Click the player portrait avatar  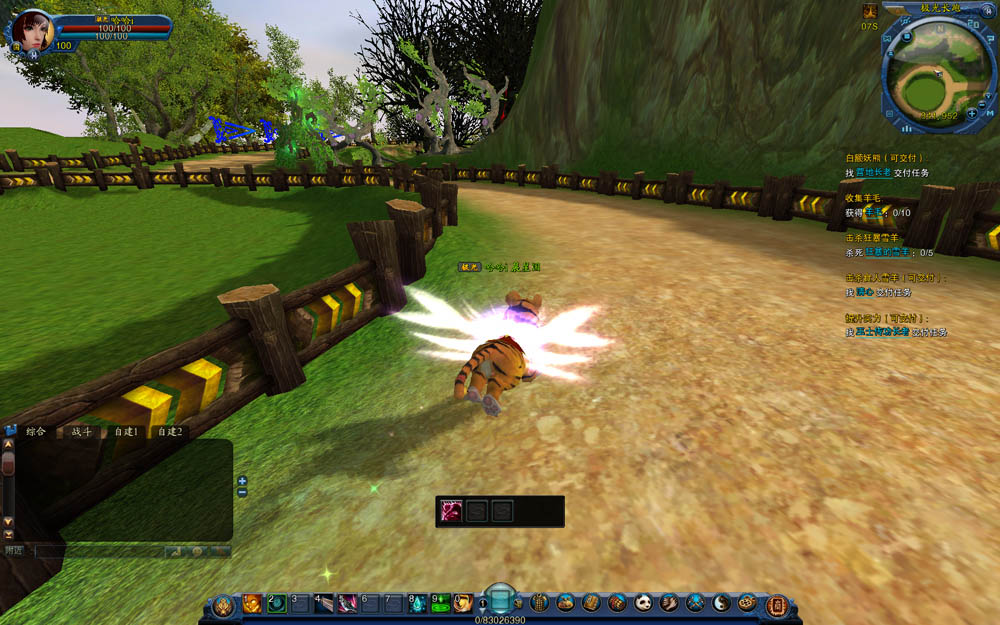click(33, 30)
